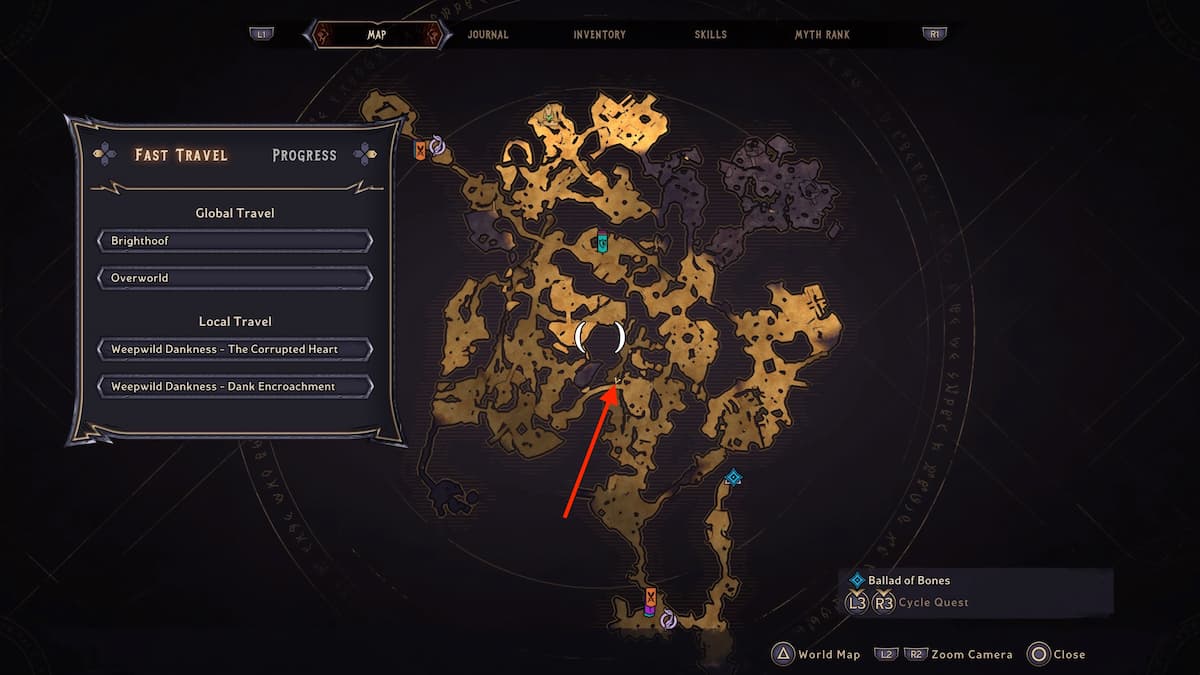Screen dimensions: 1200x675
Task: Open the Inventory tab
Action: pos(599,35)
